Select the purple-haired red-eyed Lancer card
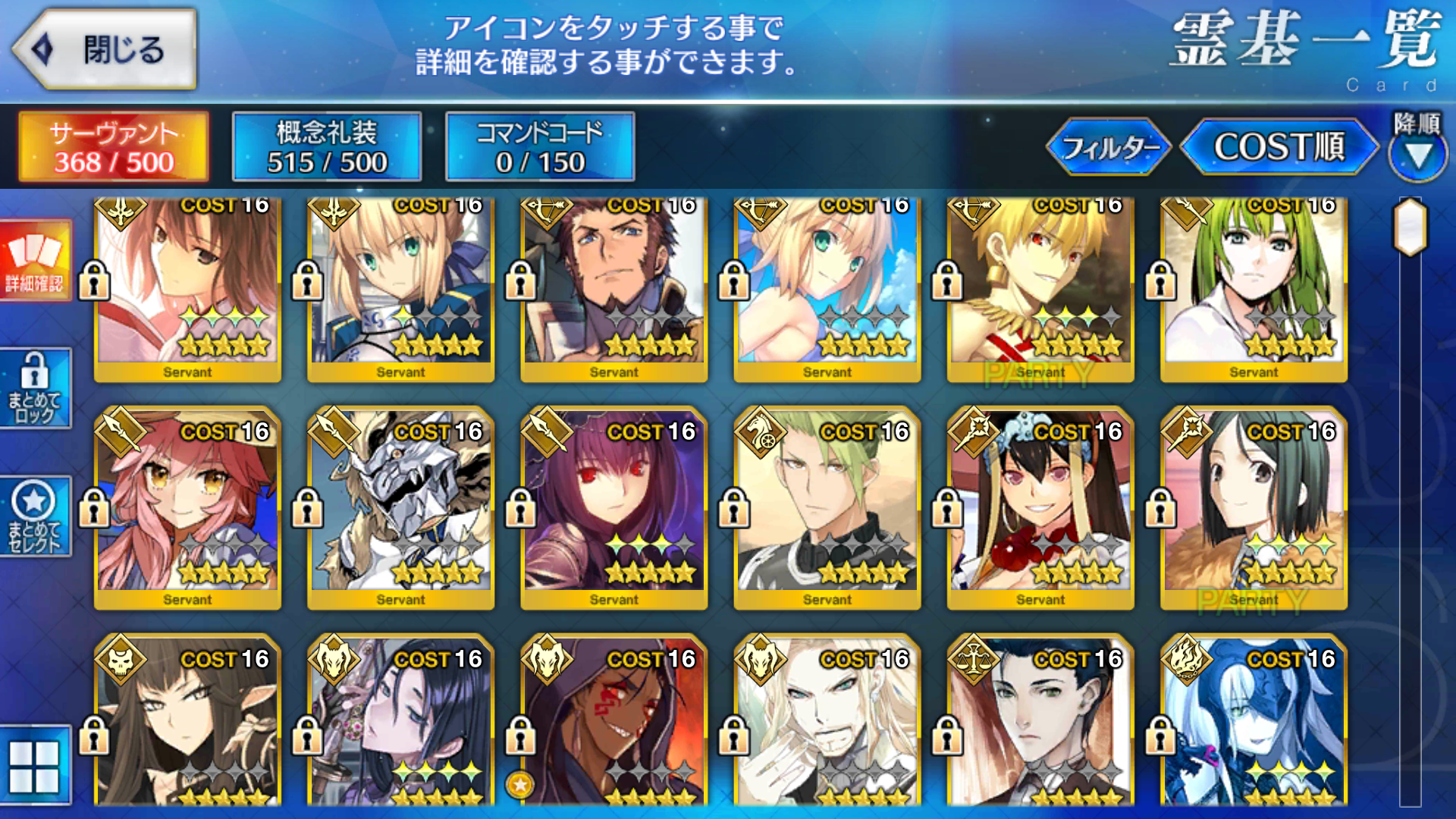The image size is (1456, 819). click(613, 508)
